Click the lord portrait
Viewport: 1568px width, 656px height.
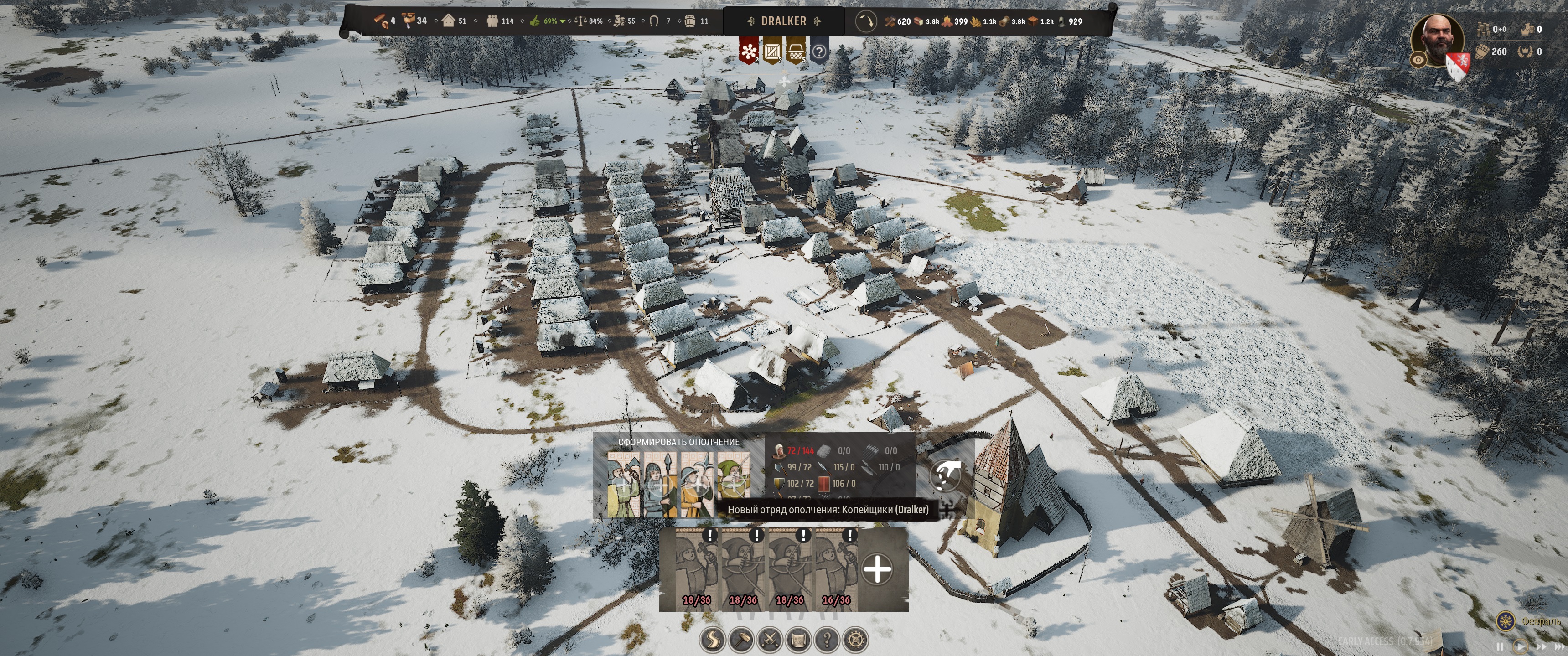tap(1437, 40)
